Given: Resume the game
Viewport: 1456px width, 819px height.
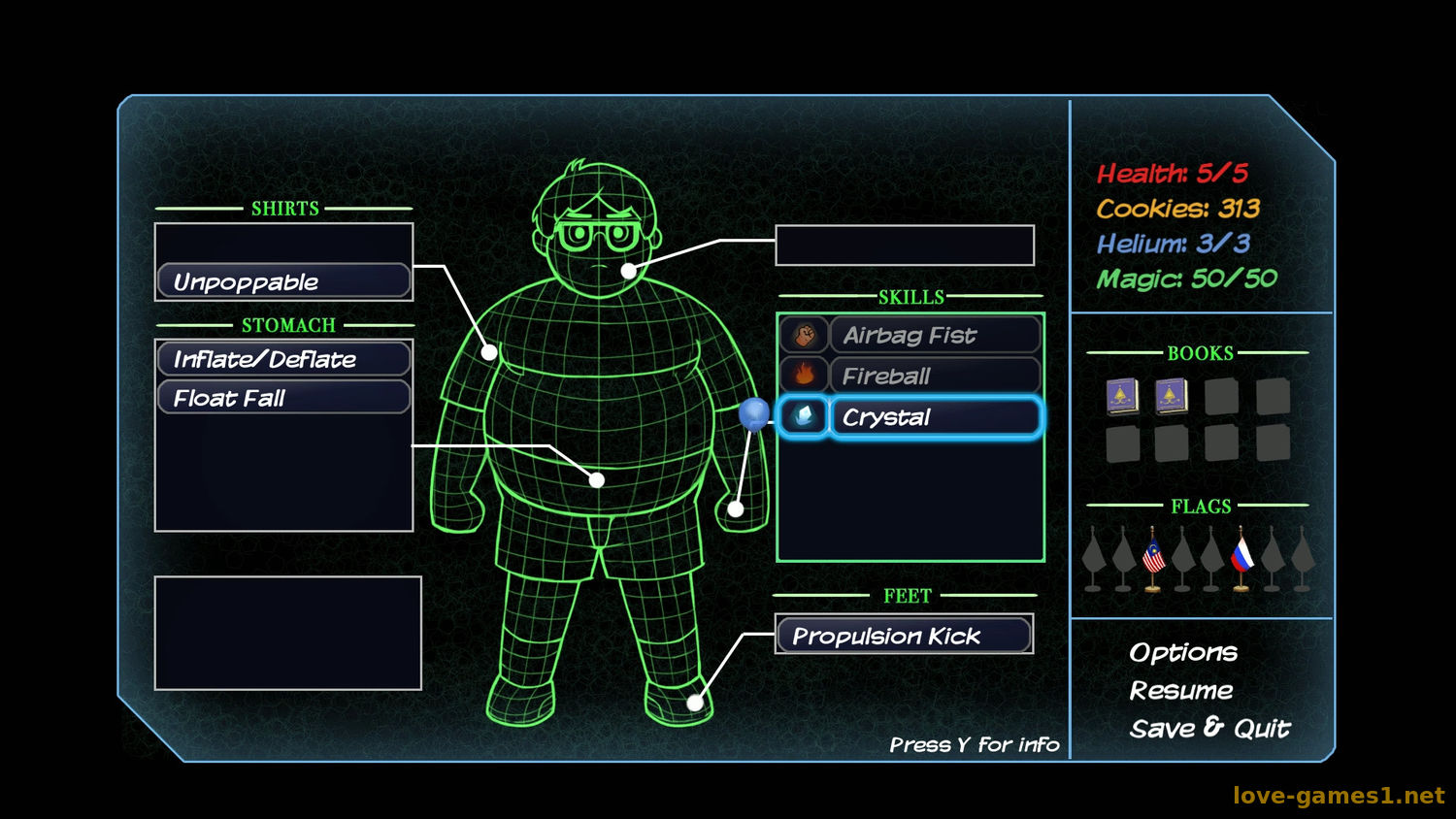Looking at the screenshot, I should coord(1181,691).
